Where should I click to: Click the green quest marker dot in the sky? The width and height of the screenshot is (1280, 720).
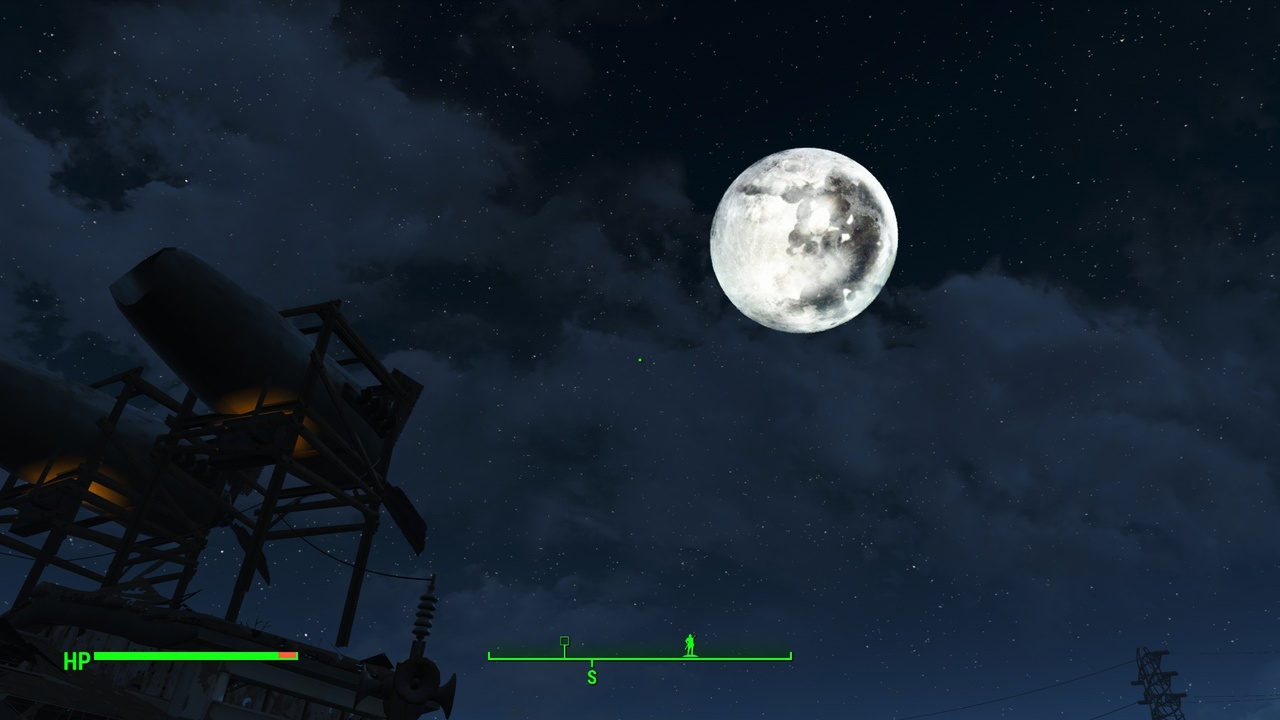click(x=638, y=359)
